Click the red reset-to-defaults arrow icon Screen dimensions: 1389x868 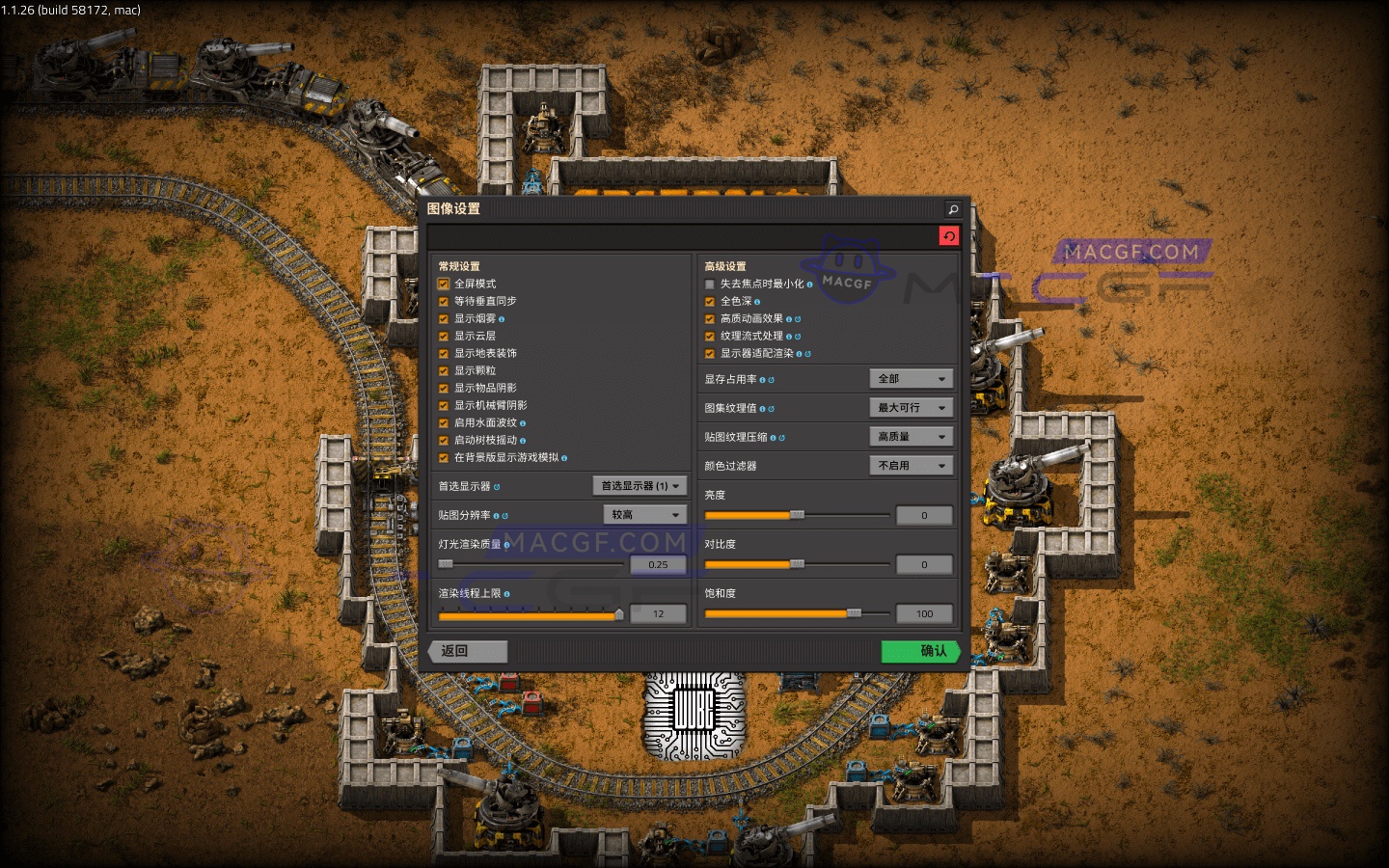[x=948, y=235]
